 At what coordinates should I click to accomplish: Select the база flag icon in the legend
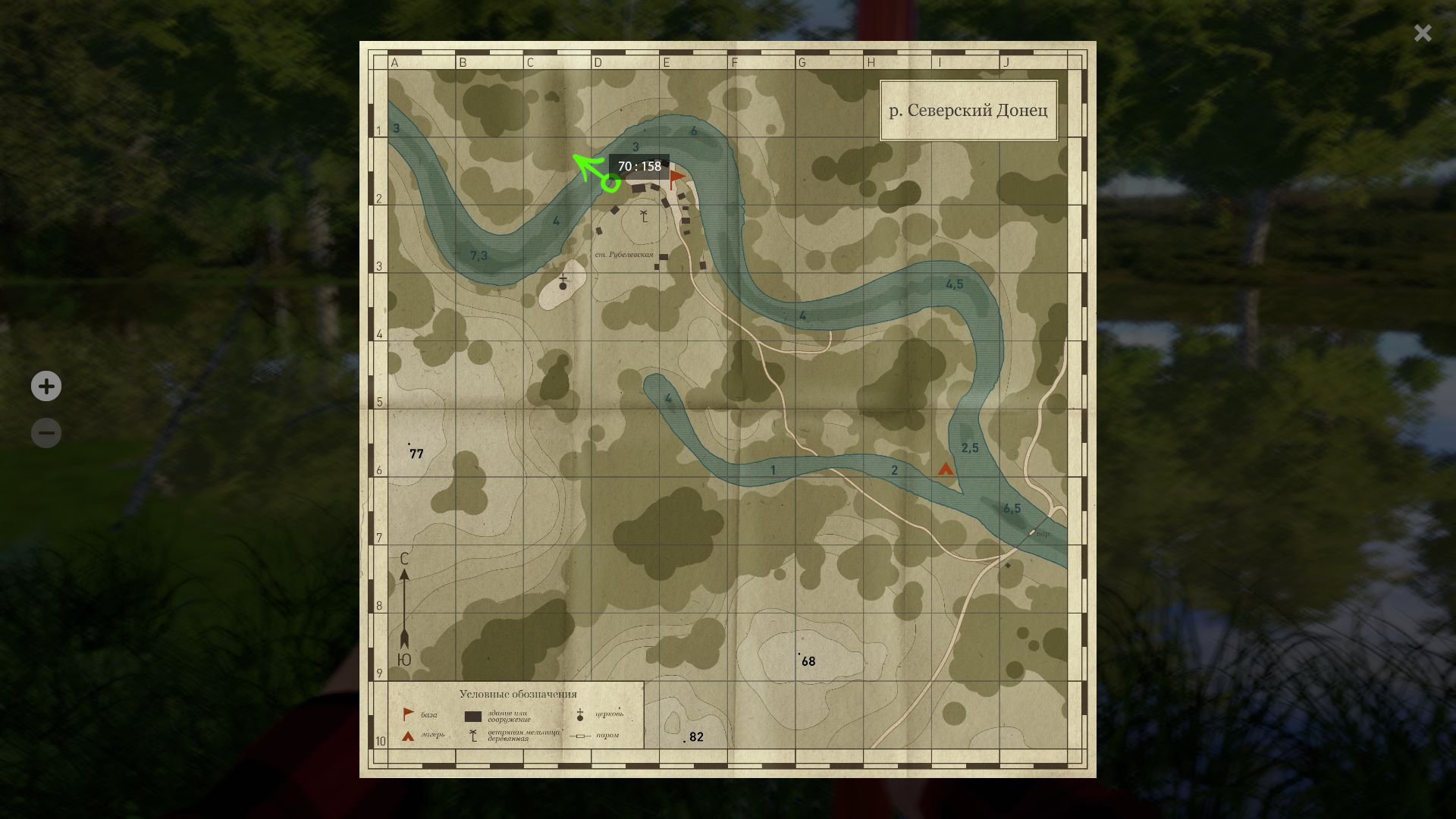pyautogui.click(x=408, y=713)
